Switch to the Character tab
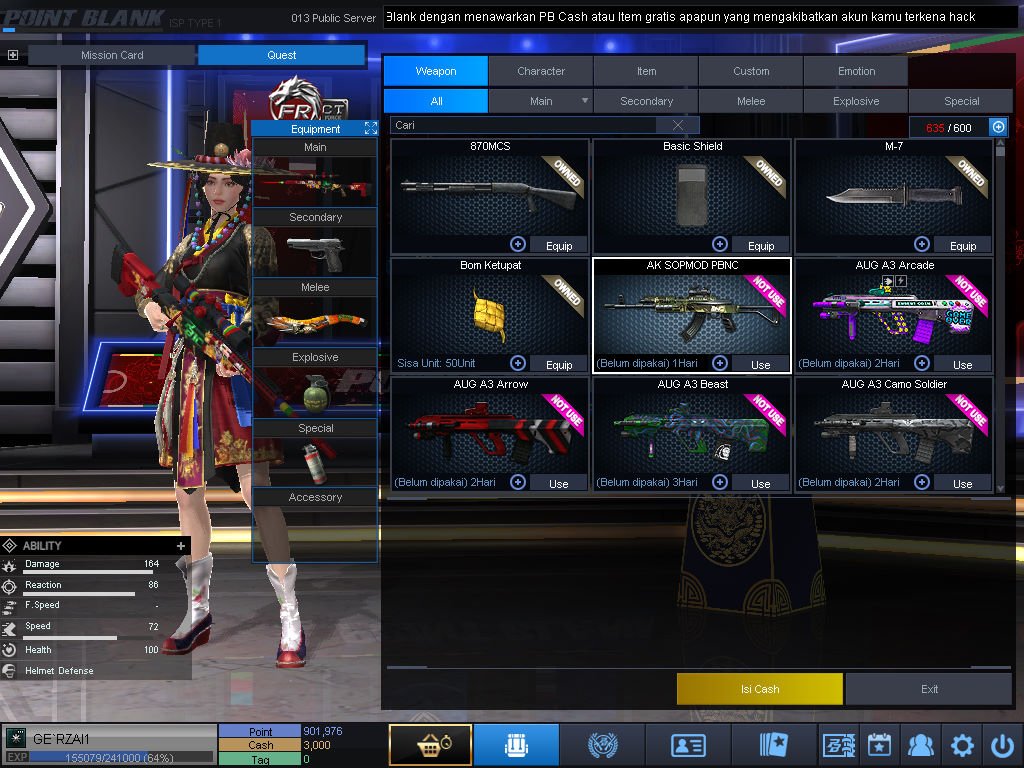1024x768 pixels. click(541, 71)
